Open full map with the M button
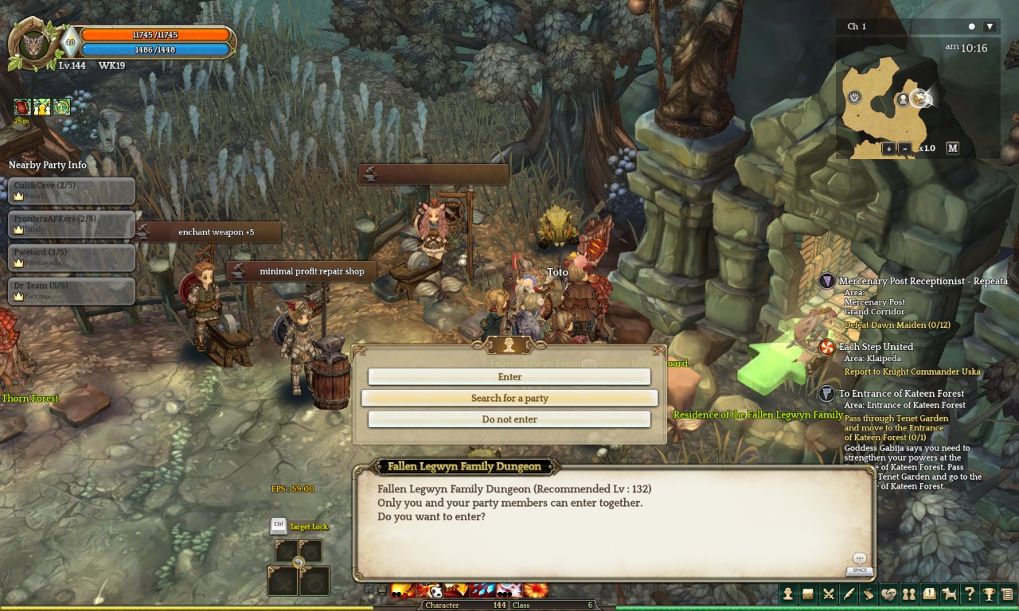 [952, 148]
